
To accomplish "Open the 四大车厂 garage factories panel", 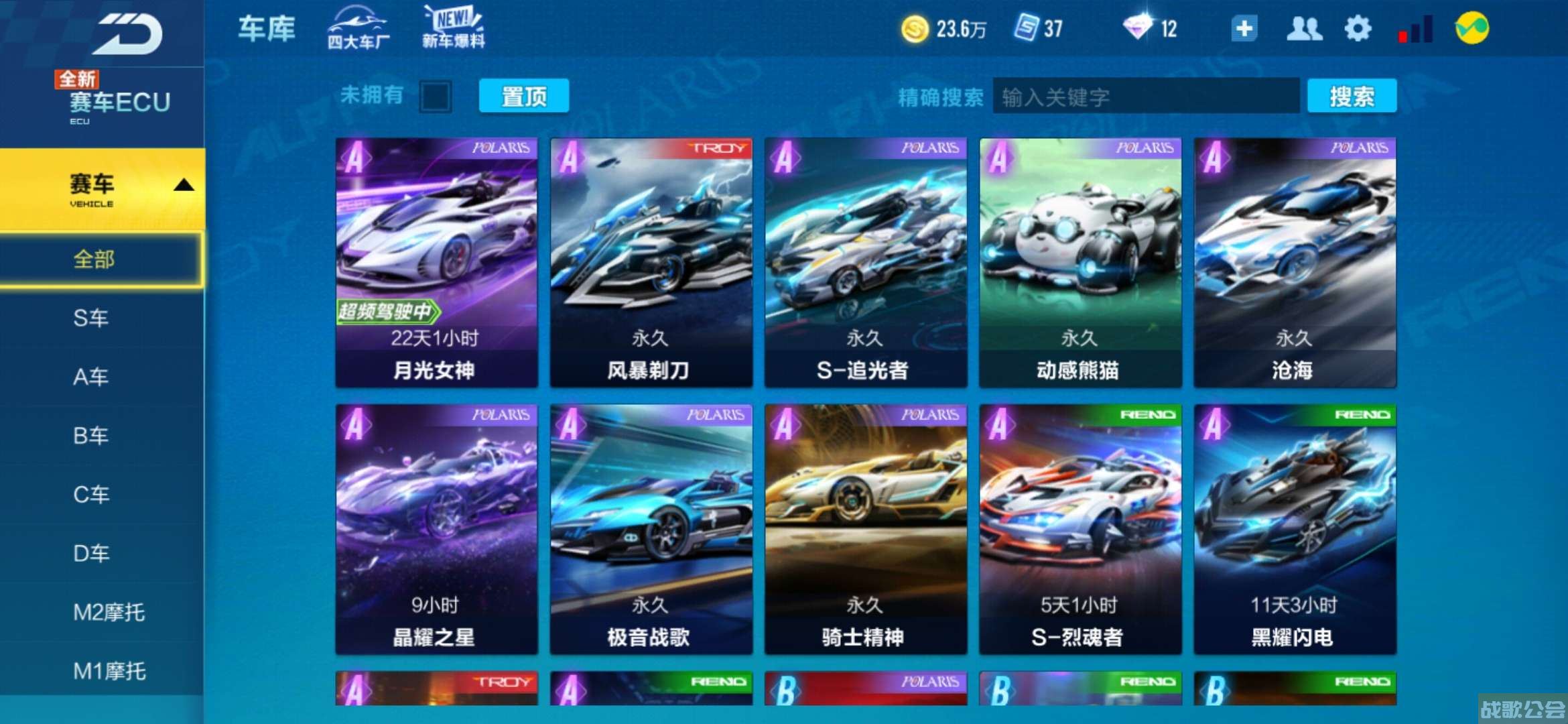I will click(359, 28).
